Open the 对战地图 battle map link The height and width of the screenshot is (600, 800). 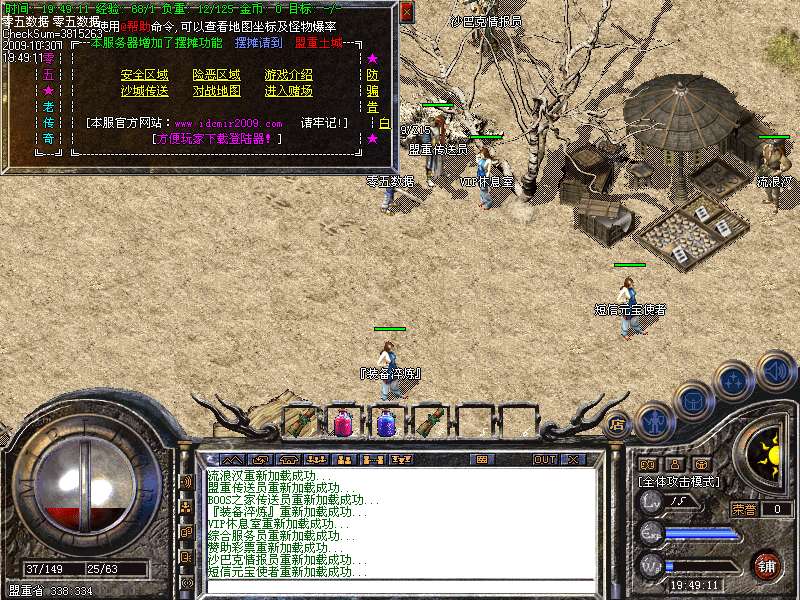coord(217,91)
